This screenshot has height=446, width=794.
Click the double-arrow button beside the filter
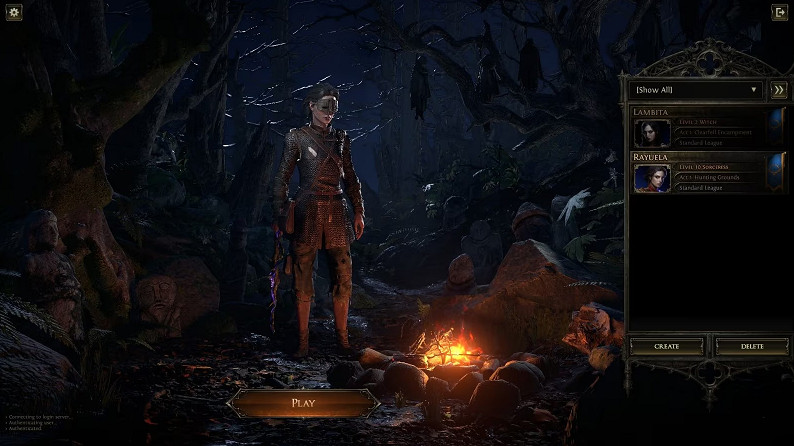pyautogui.click(x=778, y=90)
